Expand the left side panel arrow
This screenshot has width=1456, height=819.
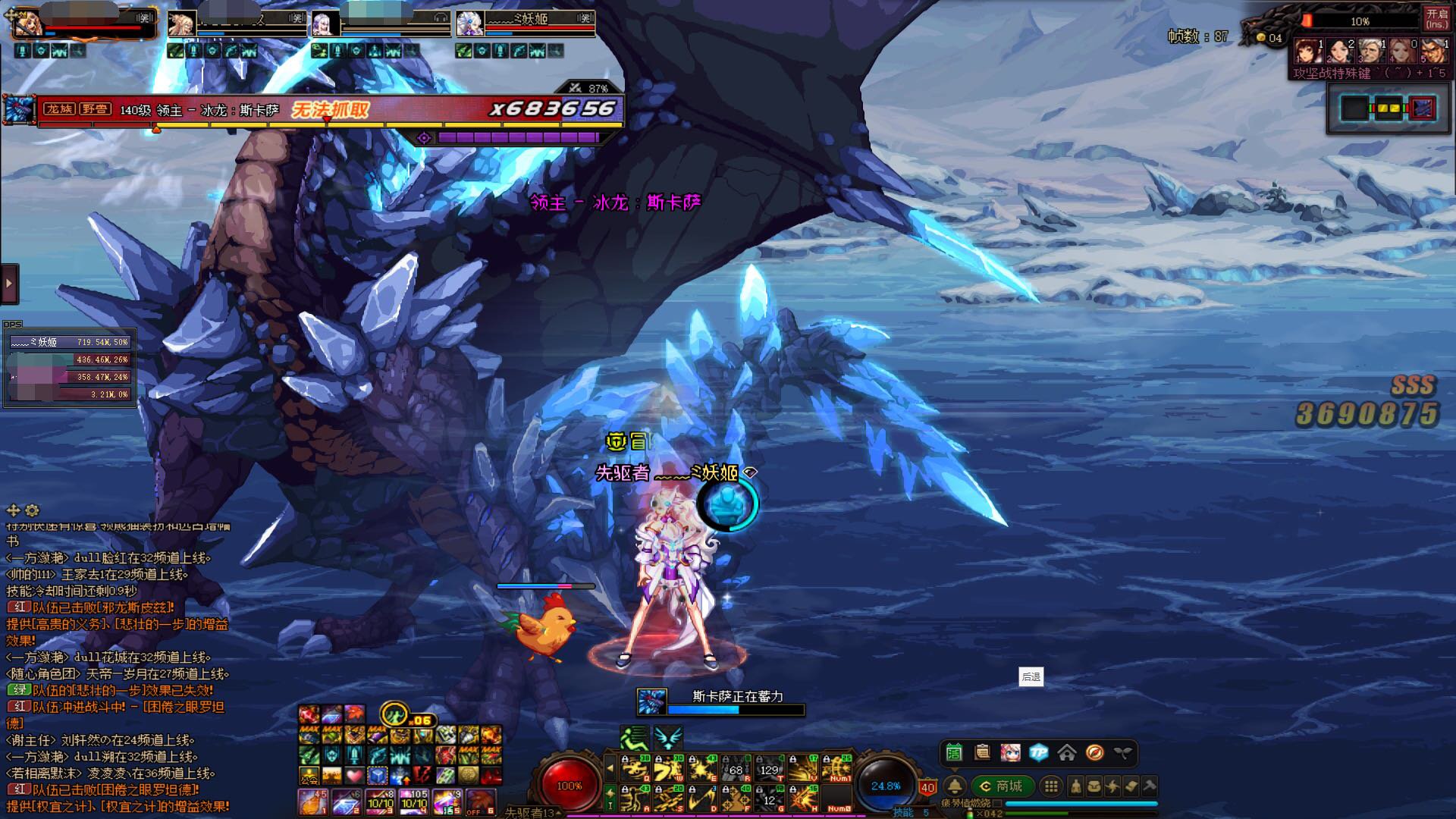(x=9, y=284)
